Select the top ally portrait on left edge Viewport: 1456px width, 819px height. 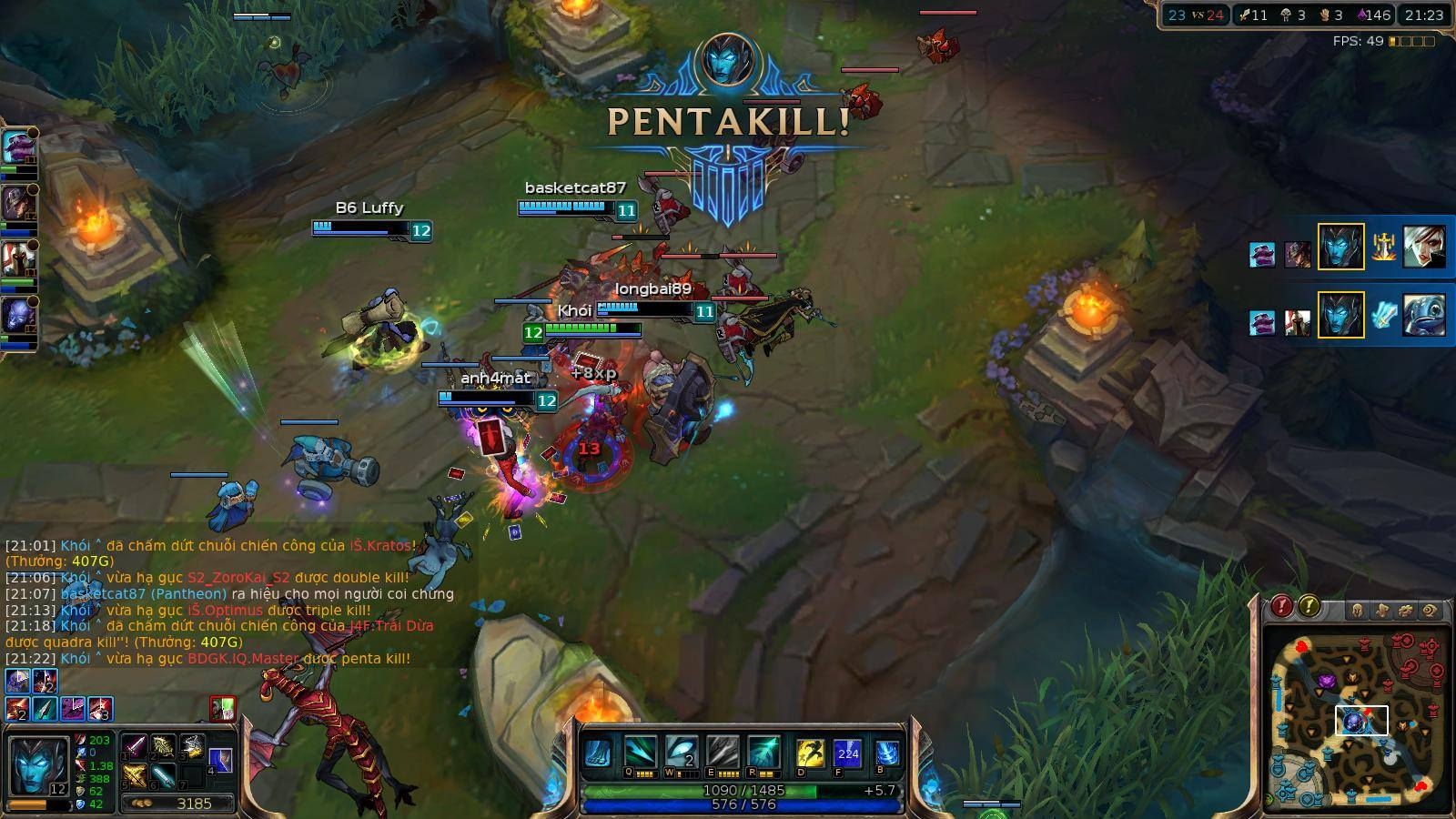click(x=18, y=146)
